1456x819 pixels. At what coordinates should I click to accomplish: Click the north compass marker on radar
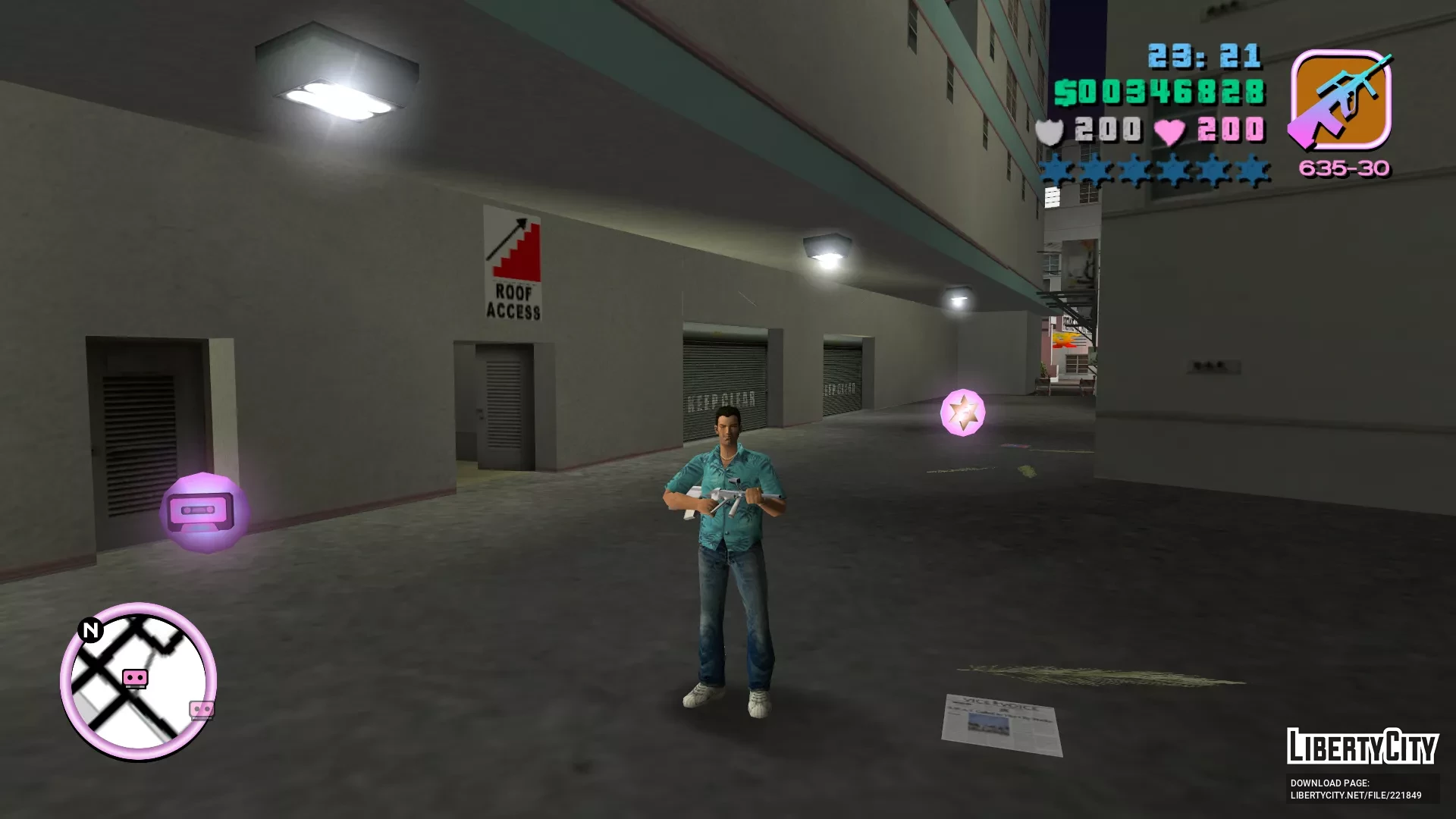tap(90, 630)
